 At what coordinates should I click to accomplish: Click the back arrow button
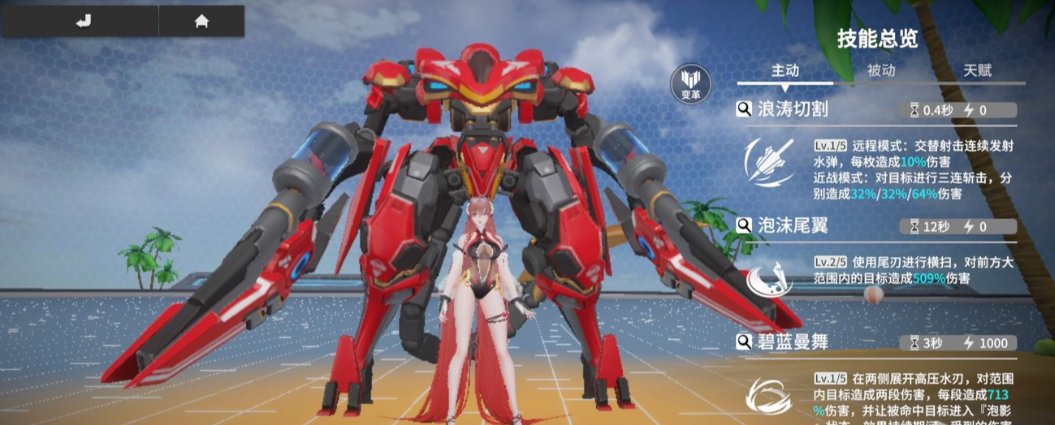pyautogui.click(x=83, y=21)
